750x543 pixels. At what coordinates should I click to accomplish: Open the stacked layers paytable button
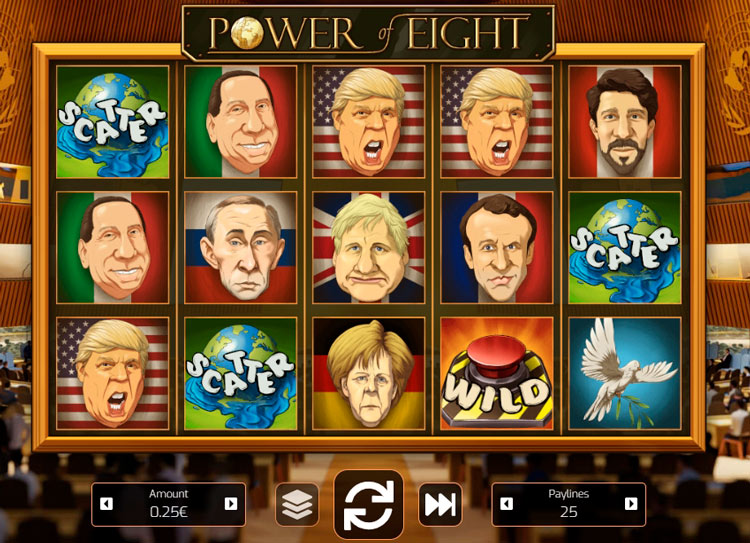point(297,505)
